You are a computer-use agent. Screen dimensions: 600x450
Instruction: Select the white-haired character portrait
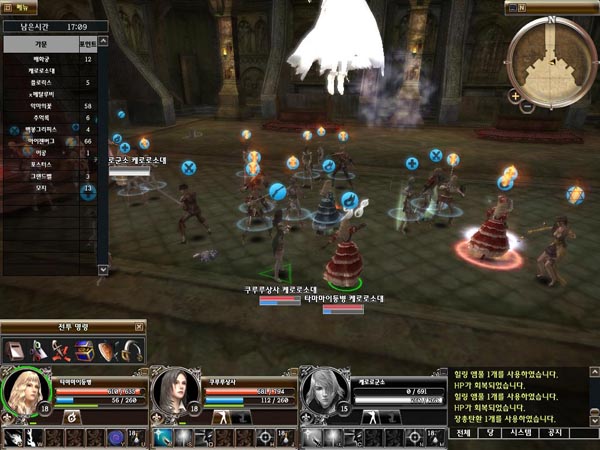[x=323, y=393]
